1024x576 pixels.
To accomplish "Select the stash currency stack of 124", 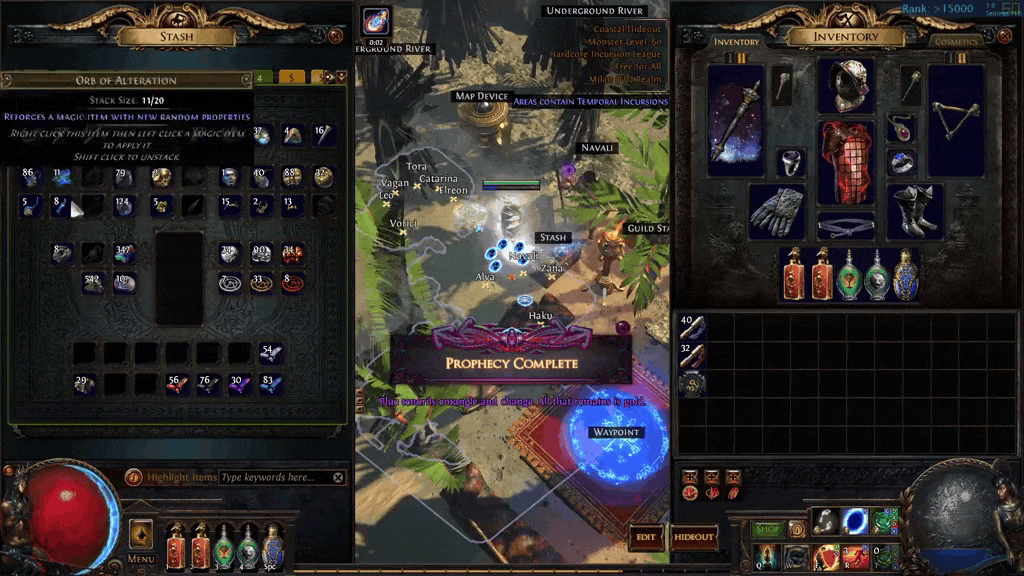I will 124,206.
